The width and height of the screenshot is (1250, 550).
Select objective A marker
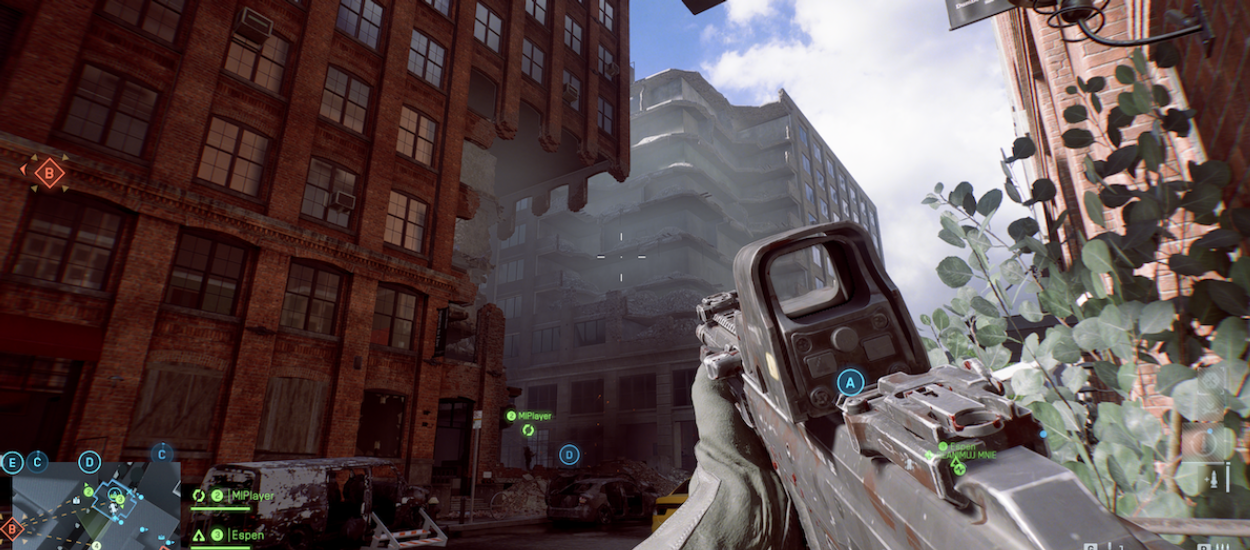click(850, 382)
